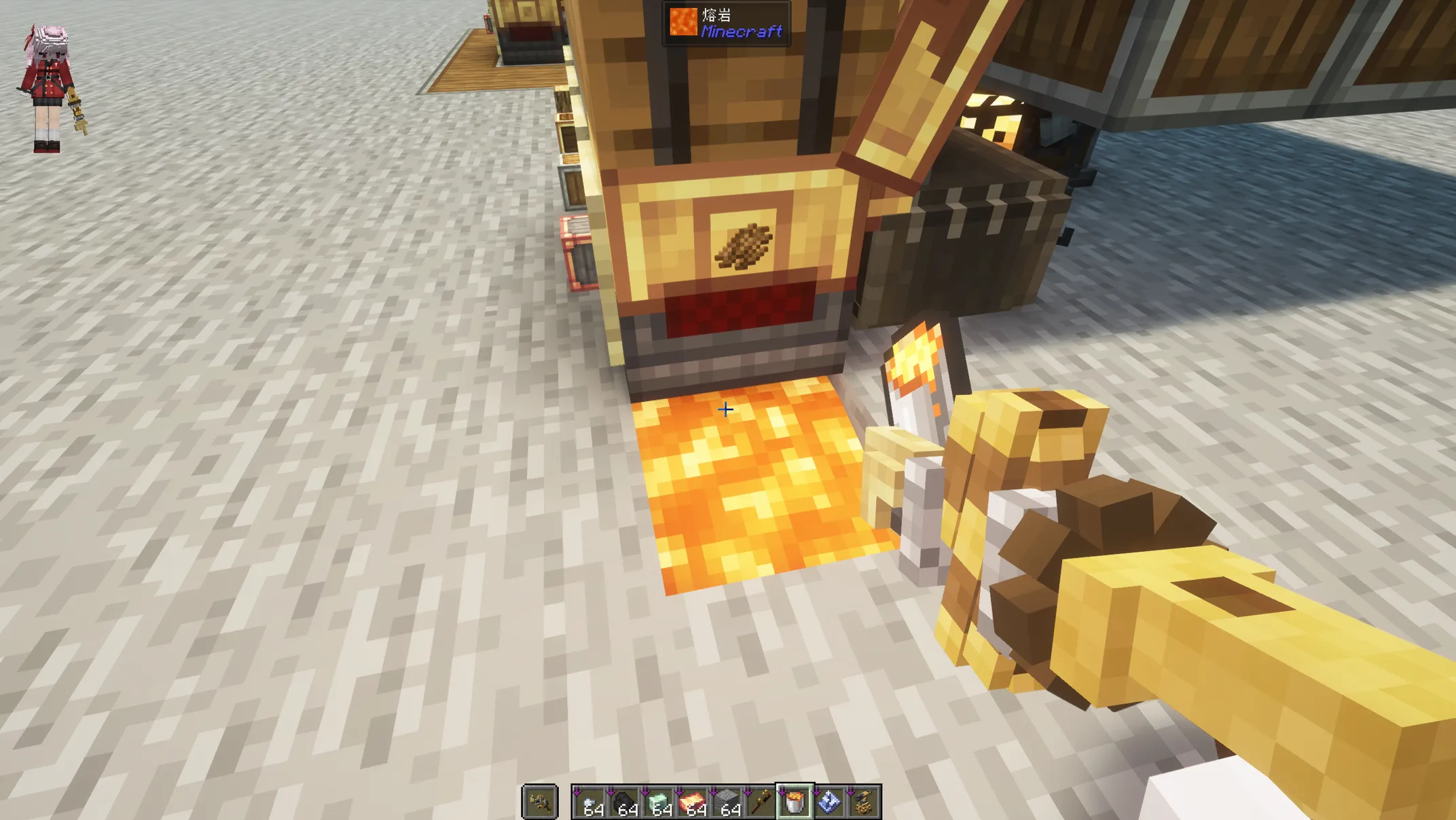Click the offhand slot item
Viewport: 1456px width, 820px height.
(x=540, y=802)
